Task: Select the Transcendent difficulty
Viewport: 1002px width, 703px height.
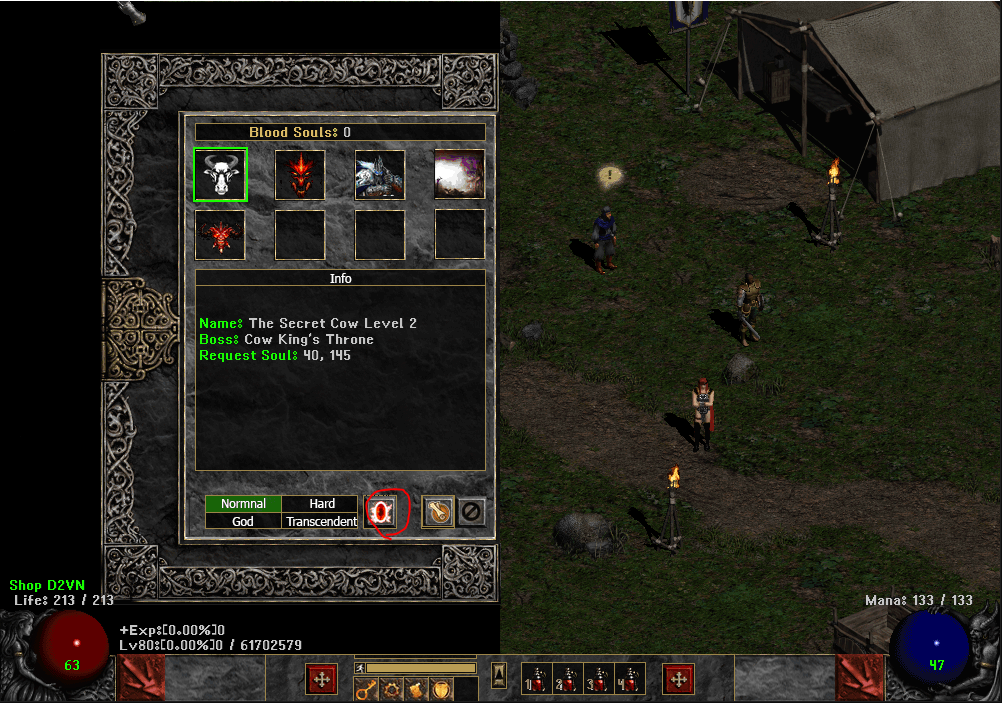Action: [321, 521]
